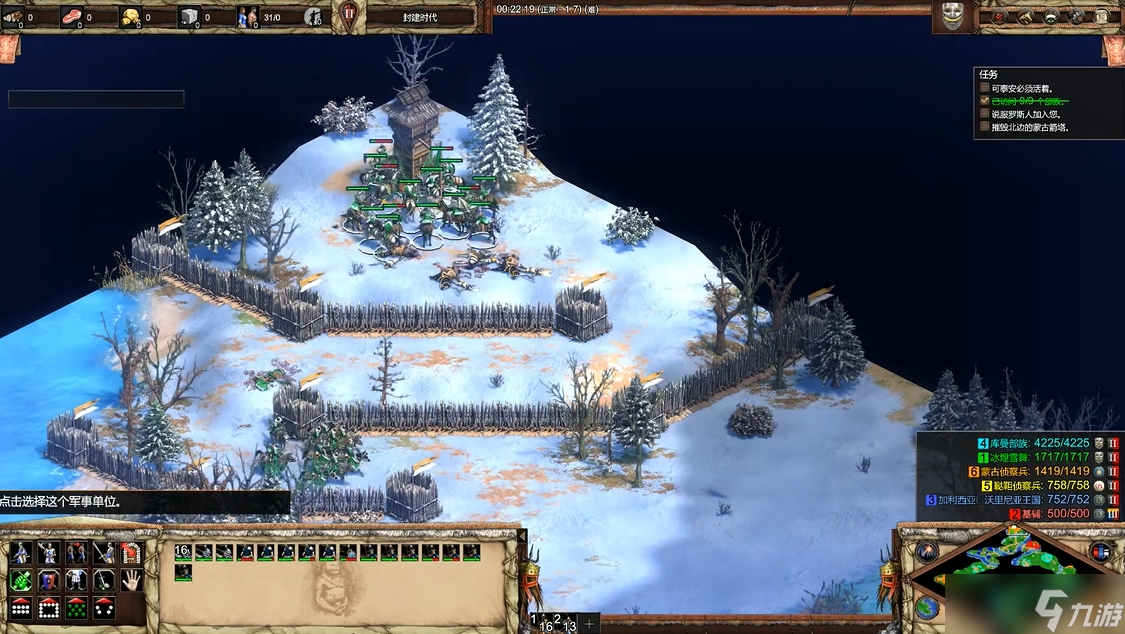Image resolution: width=1125 pixels, height=634 pixels.
Task: Click the plus button beside control groups
Action: click(x=590, y=624)
